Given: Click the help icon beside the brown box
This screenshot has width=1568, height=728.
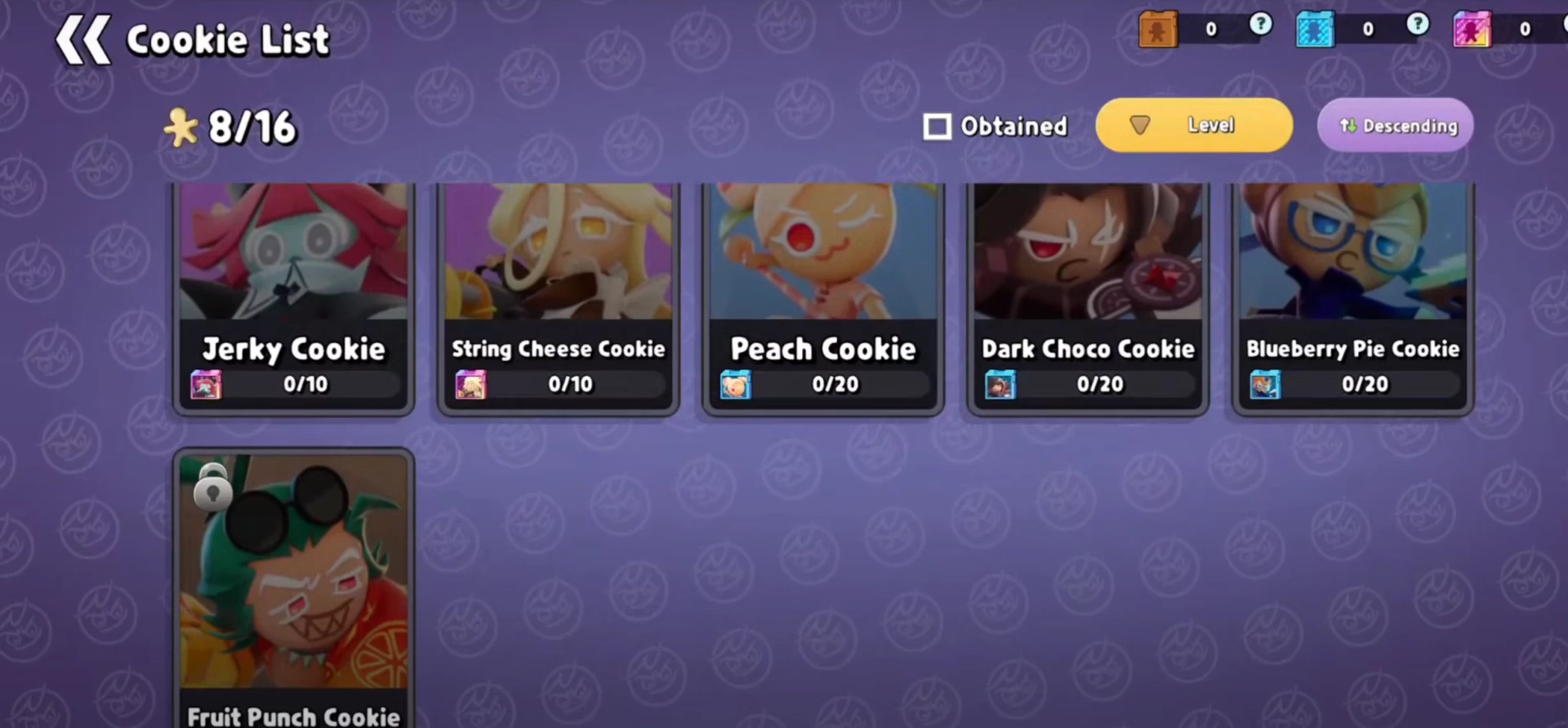Looking at the screenshot, I should [1261, 25].
